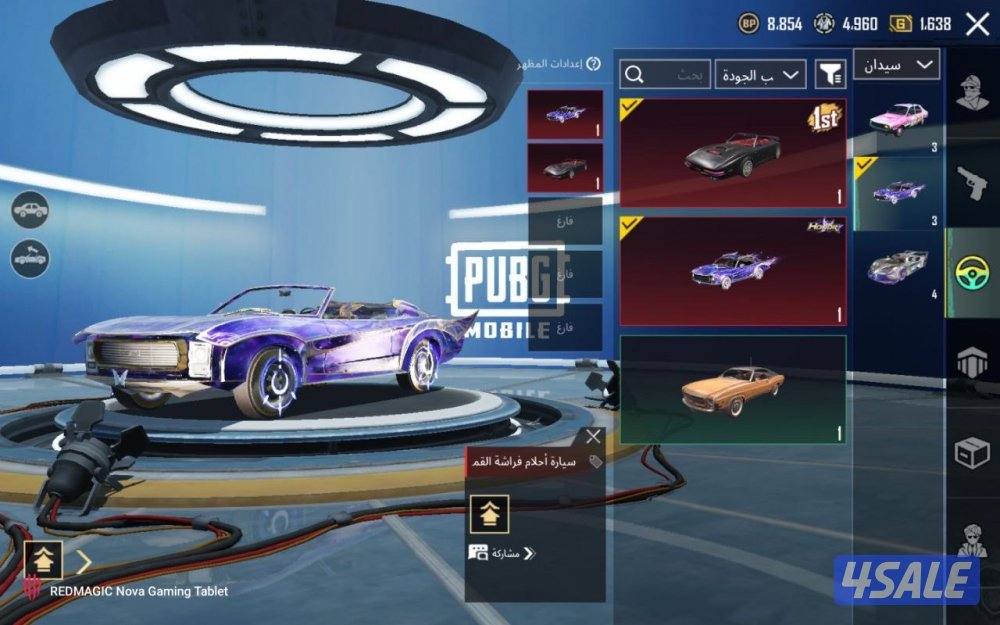Open the filter list icon
Image resolution: width=1000 pixels, height=625 pixels.
click(x=830, y=74)
